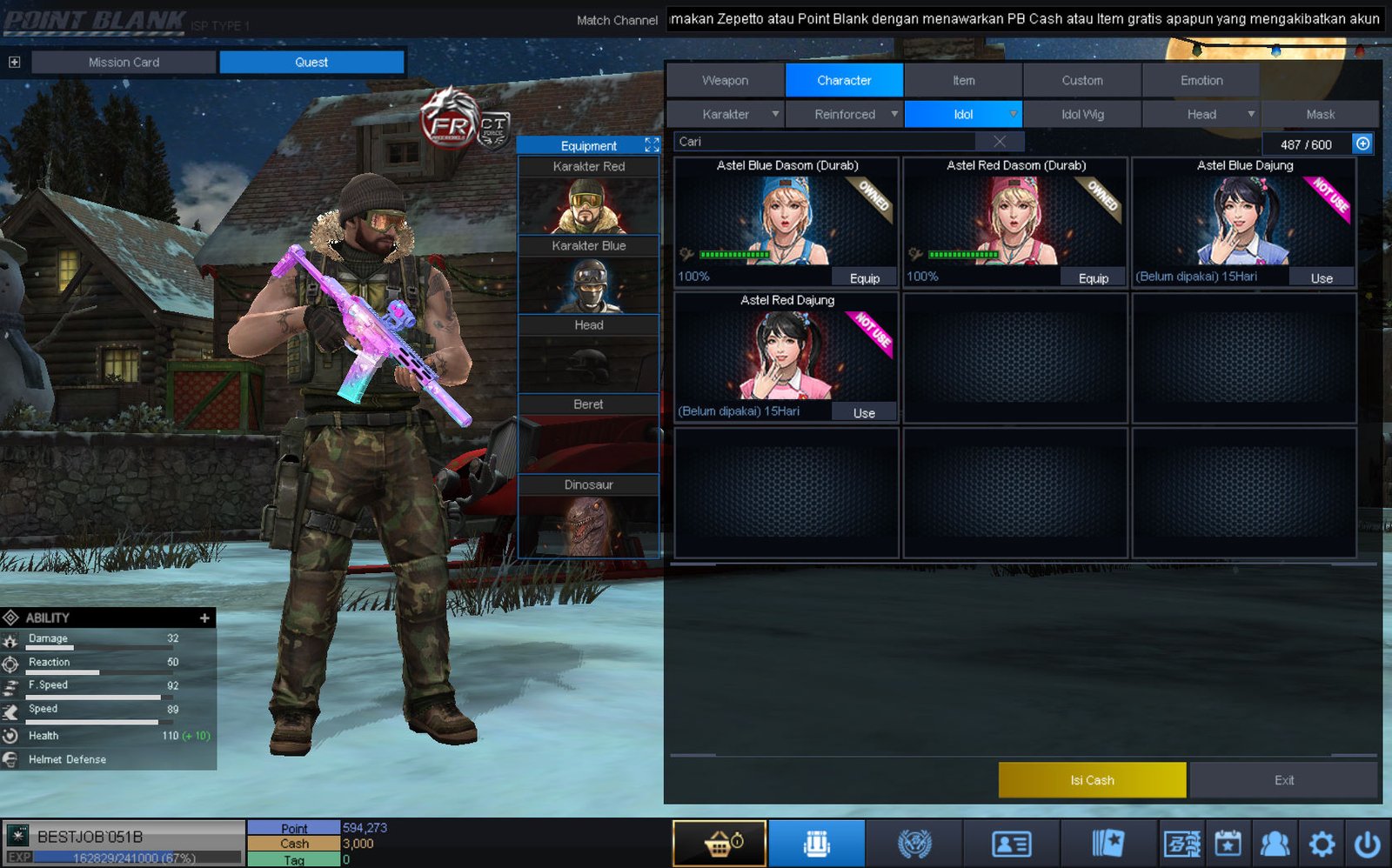Select the Custom tab
The height and width of the screenshot is (868, 1392).
coord(1081,80)
